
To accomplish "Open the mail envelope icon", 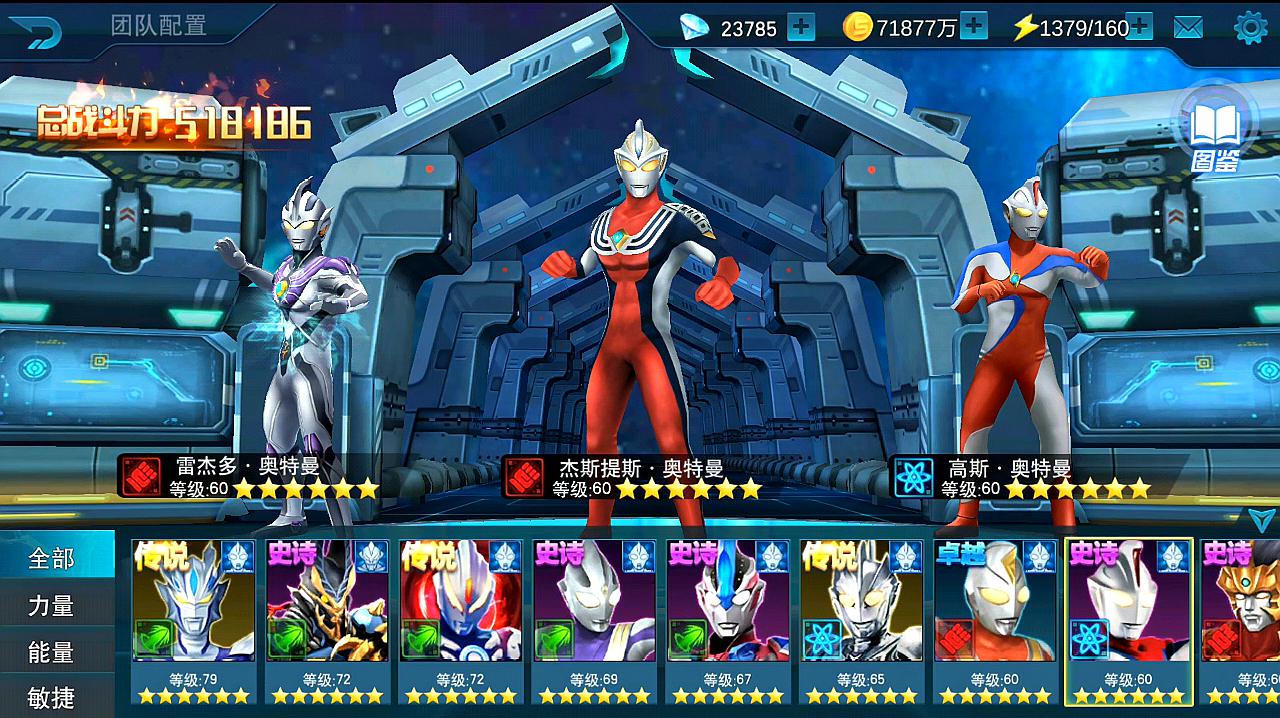I will (1188, 28).
